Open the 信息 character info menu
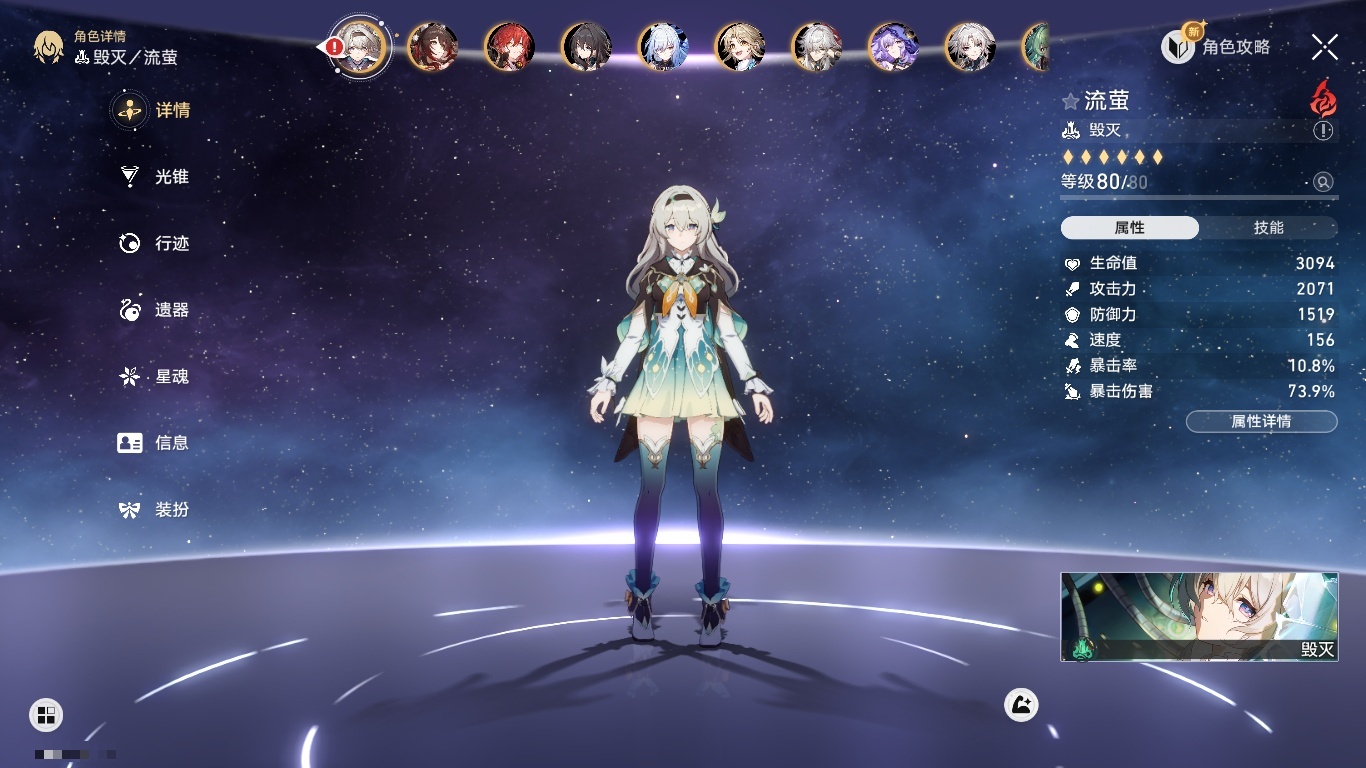The image size is (1366, 768). tap(155, 443)
